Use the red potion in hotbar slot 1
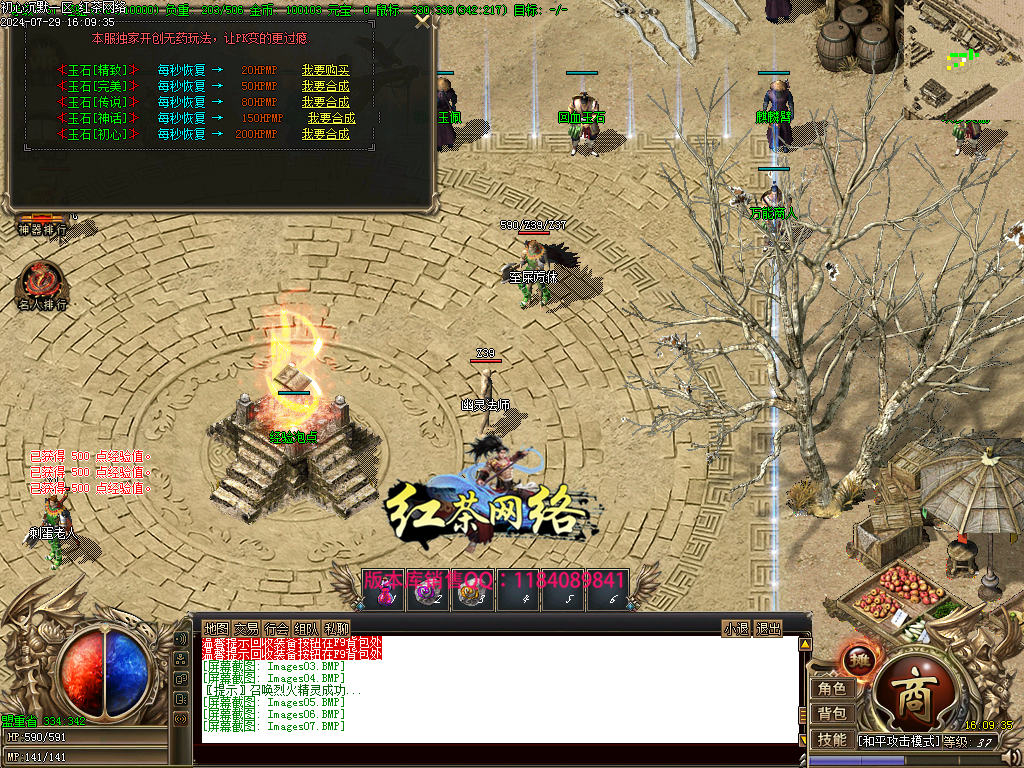This screenshot has height=768, width=1024. click(387, 597)
